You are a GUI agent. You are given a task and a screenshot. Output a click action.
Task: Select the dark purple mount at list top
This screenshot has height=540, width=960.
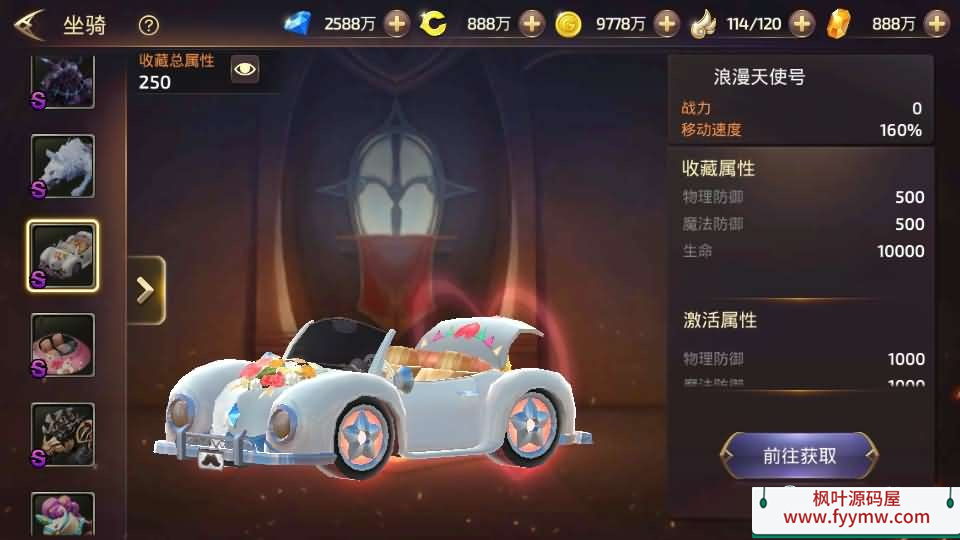click(63, 80)
